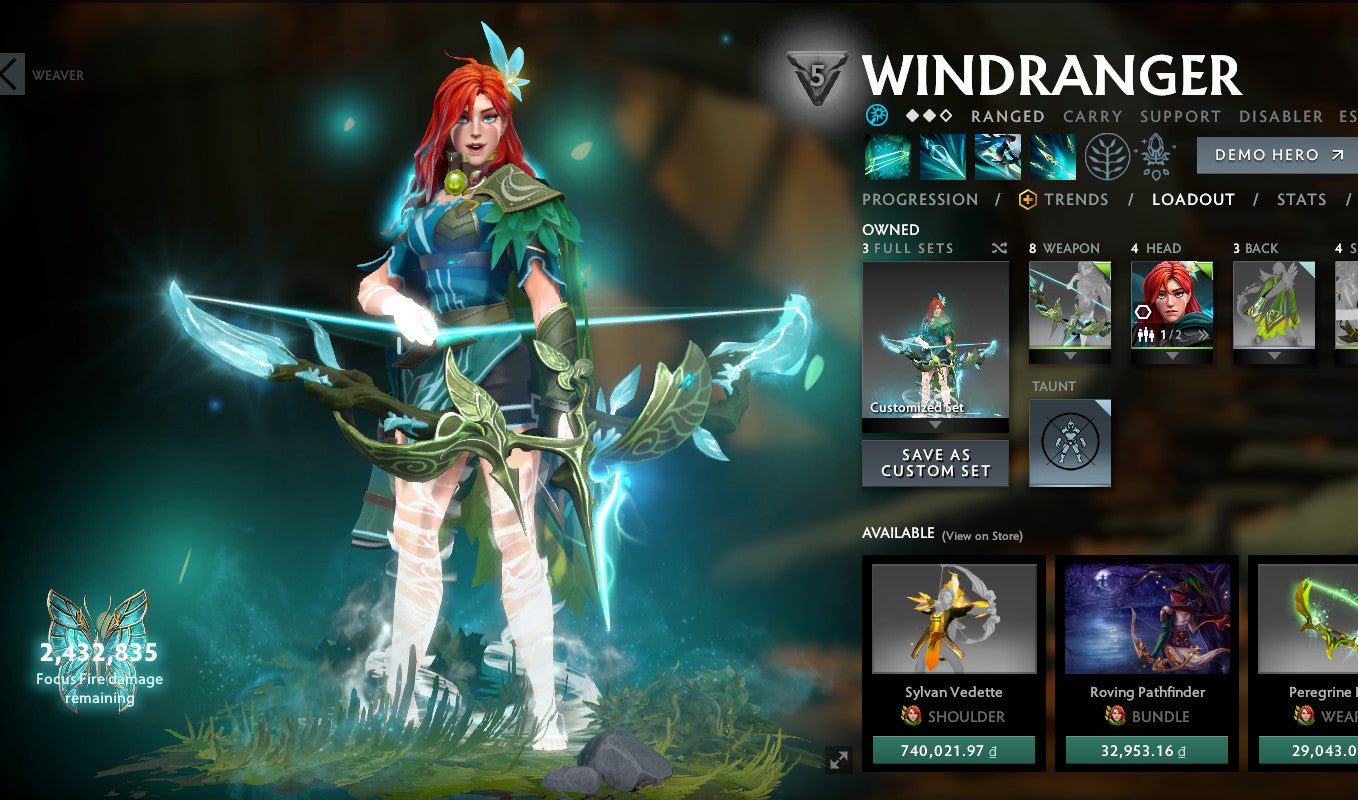Viewport: 1358px width, 800px height.
Task: Click the hero attribute icon beside the diamonds
Action: (878, 116)
